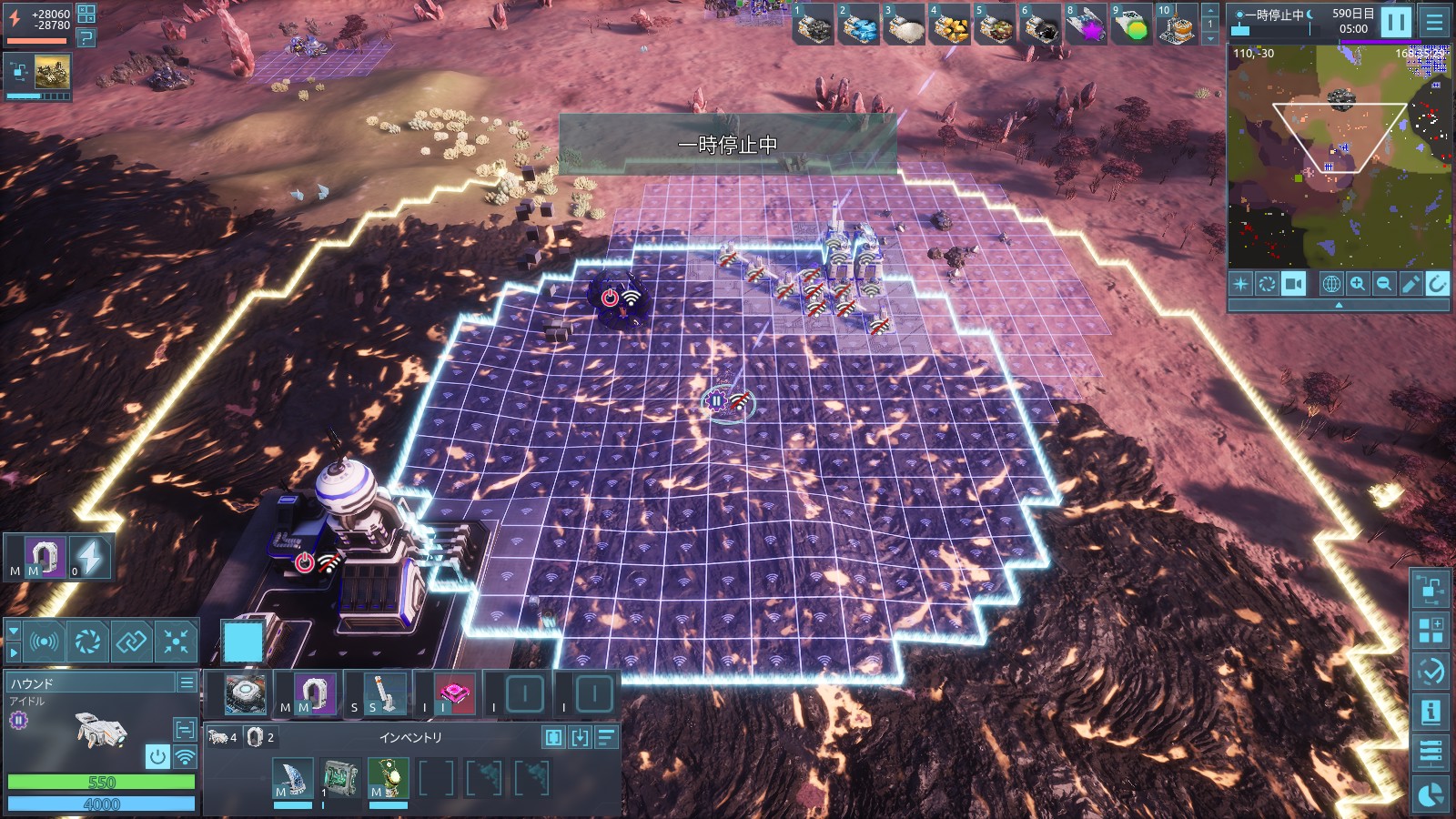Activate the converging arrows gather command

pyautogui.click(x=176, y=642)
